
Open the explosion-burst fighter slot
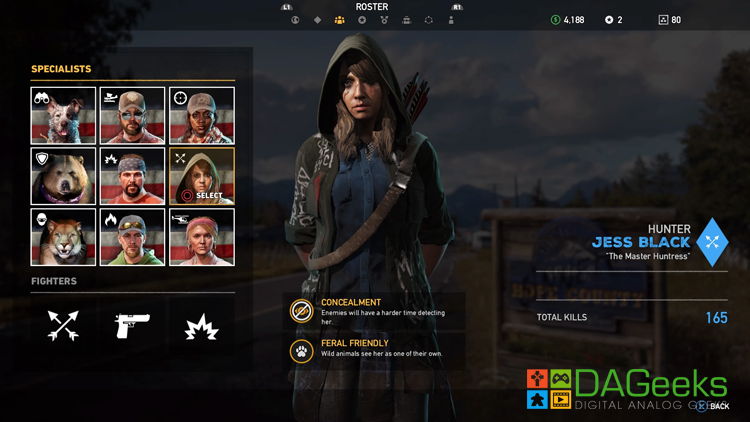click(202, 325)
